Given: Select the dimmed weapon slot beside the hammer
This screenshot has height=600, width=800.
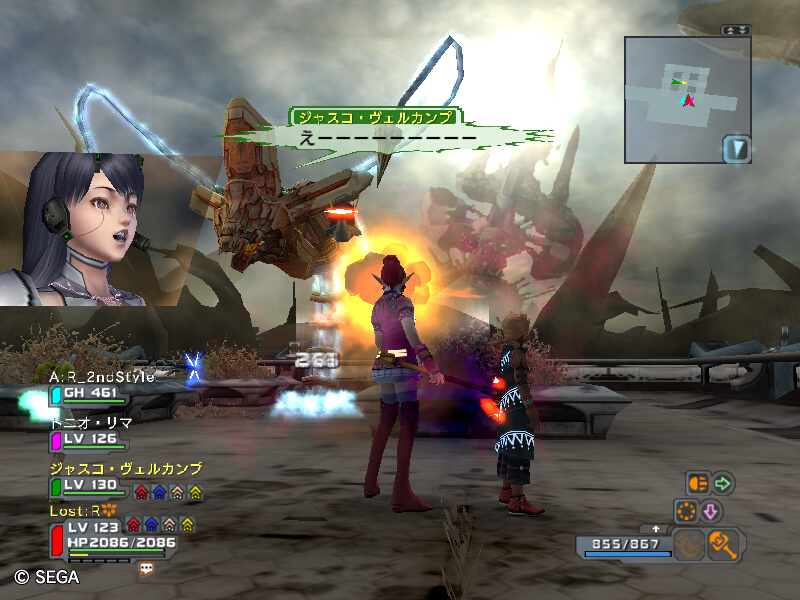Looking at the screenshot, I should click(689, 544).
